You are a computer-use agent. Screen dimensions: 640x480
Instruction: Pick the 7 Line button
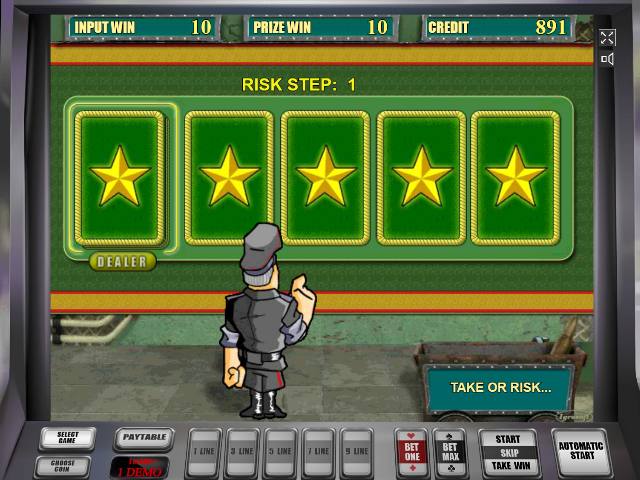click(318, 450)
